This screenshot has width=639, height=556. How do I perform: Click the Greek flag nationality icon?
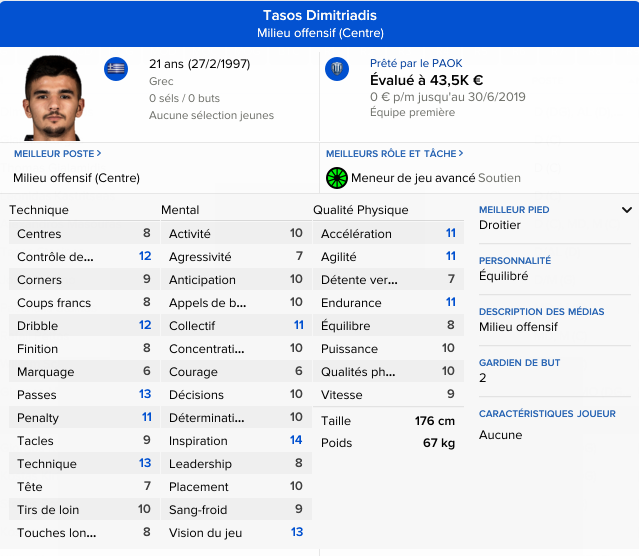pos(116,69)
